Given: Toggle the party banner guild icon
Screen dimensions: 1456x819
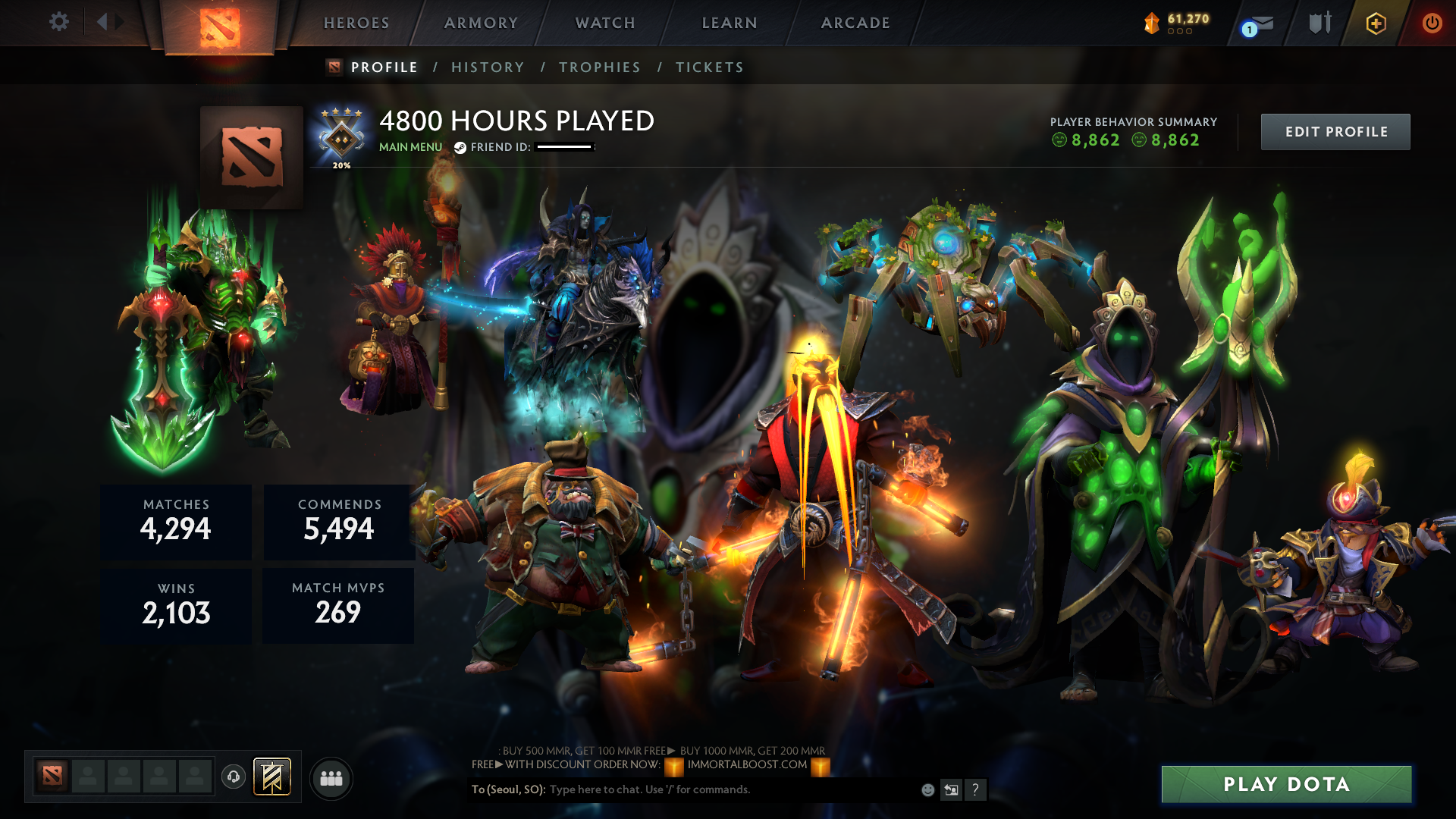Looking at the screenshot, I should 273,778.
